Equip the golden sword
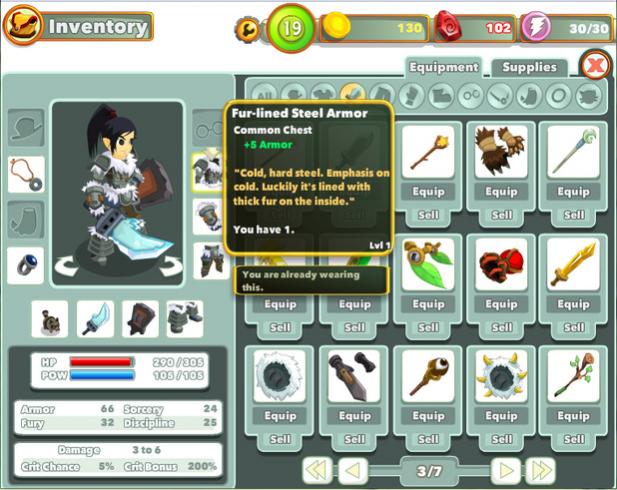This screenshot has width=617, height=490. (573, 304)
